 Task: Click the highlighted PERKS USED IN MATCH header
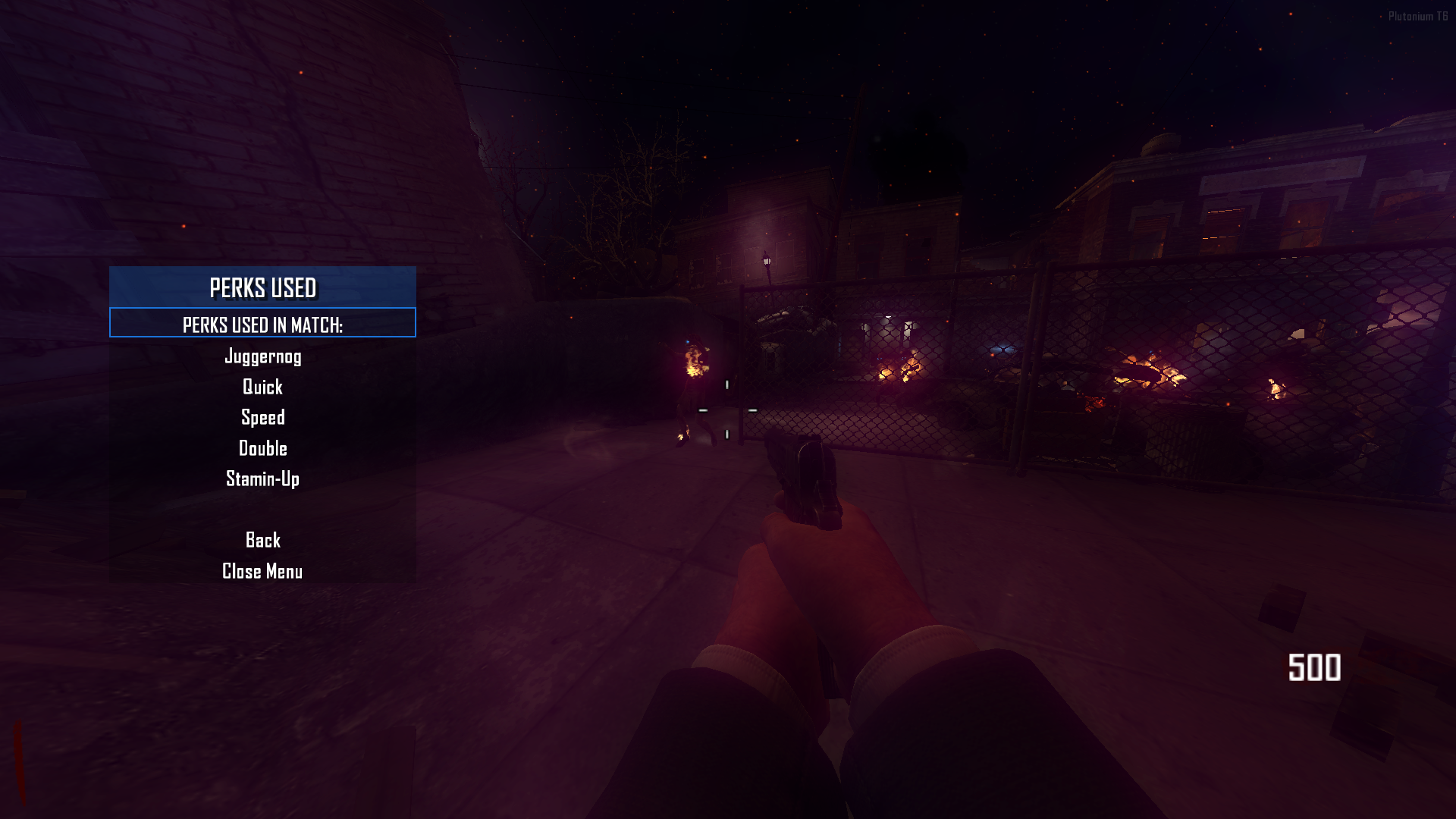[263, 325]
